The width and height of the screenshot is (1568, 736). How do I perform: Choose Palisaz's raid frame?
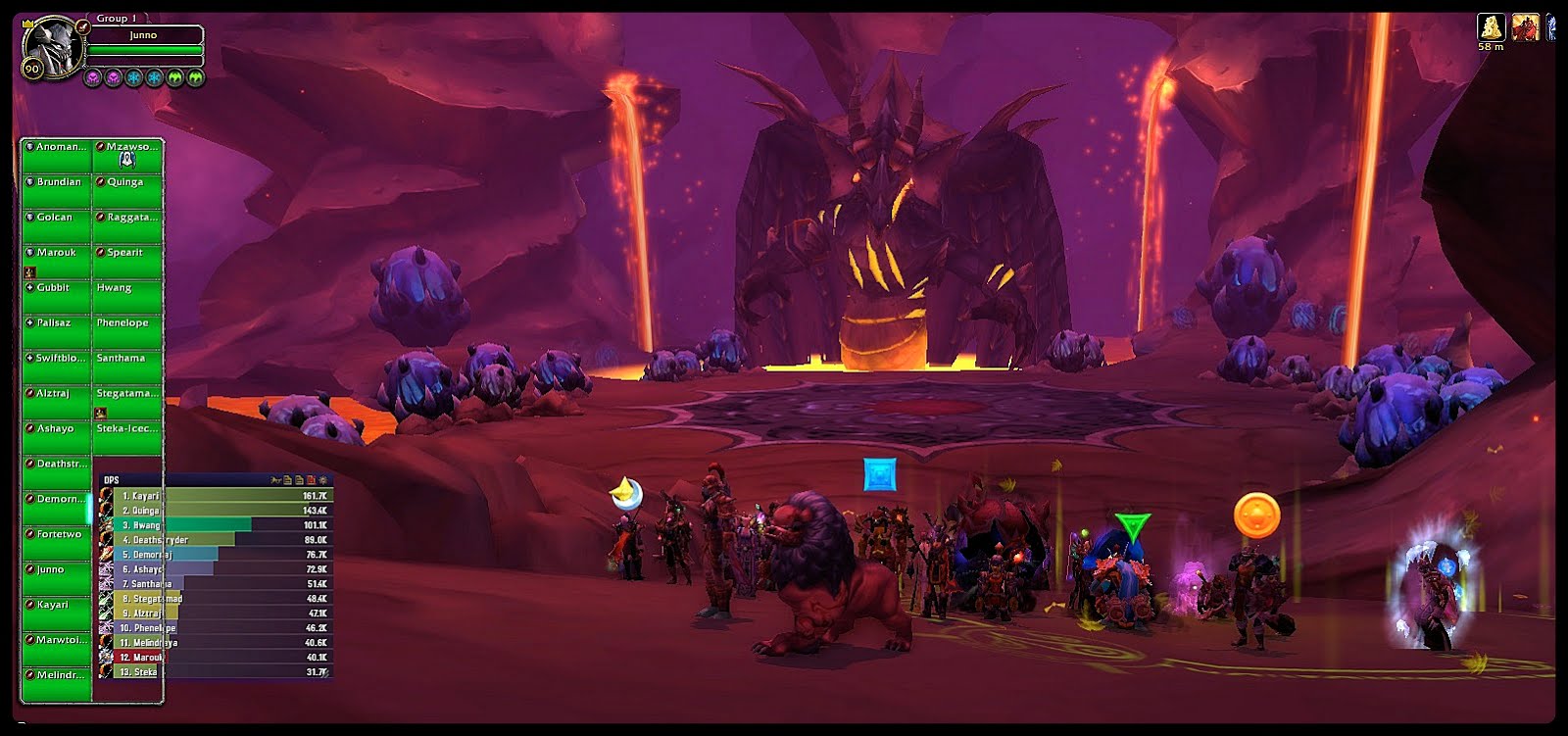[x=57, y=331]
